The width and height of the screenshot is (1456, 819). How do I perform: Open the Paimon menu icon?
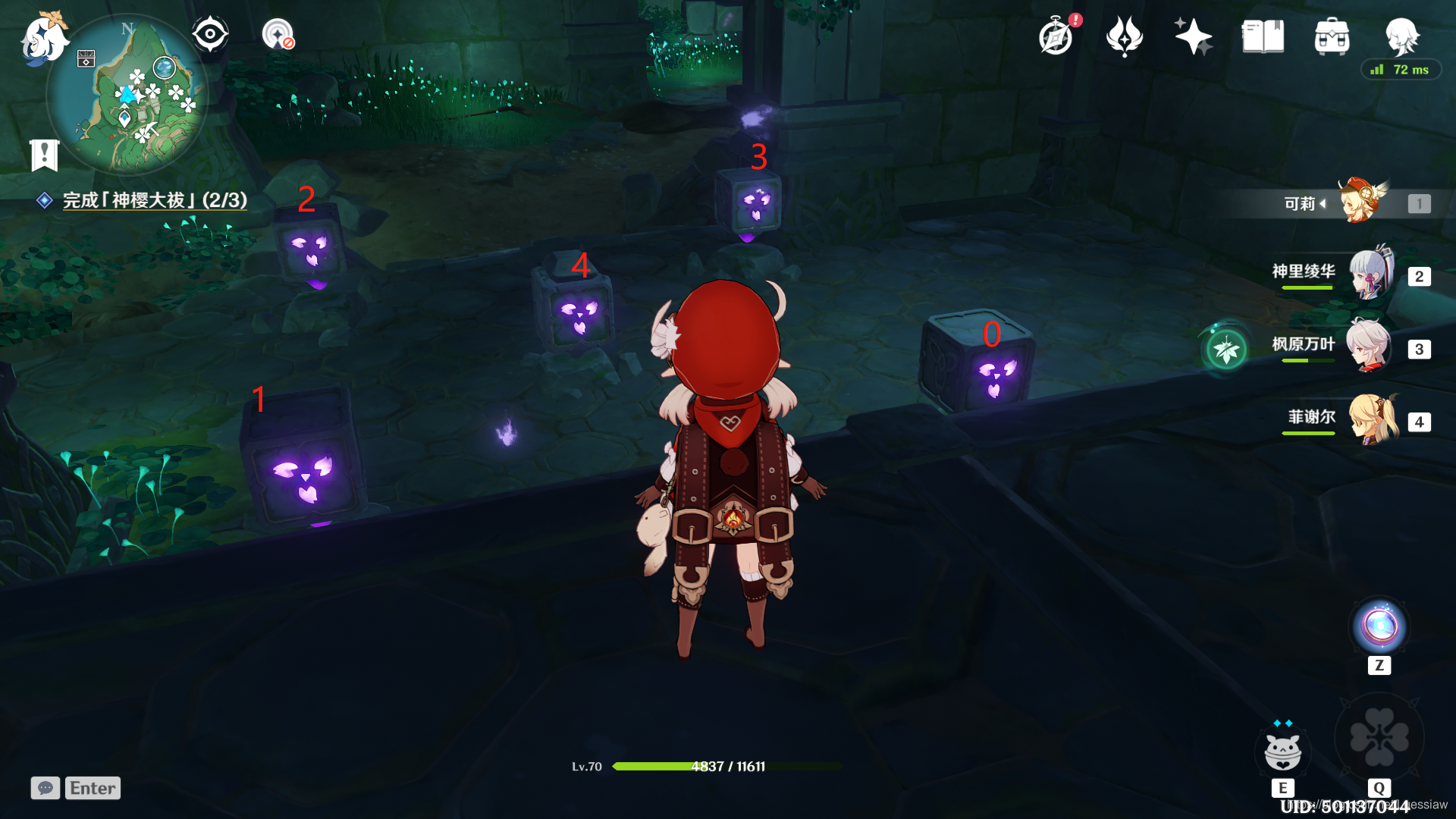click(43, 39)
